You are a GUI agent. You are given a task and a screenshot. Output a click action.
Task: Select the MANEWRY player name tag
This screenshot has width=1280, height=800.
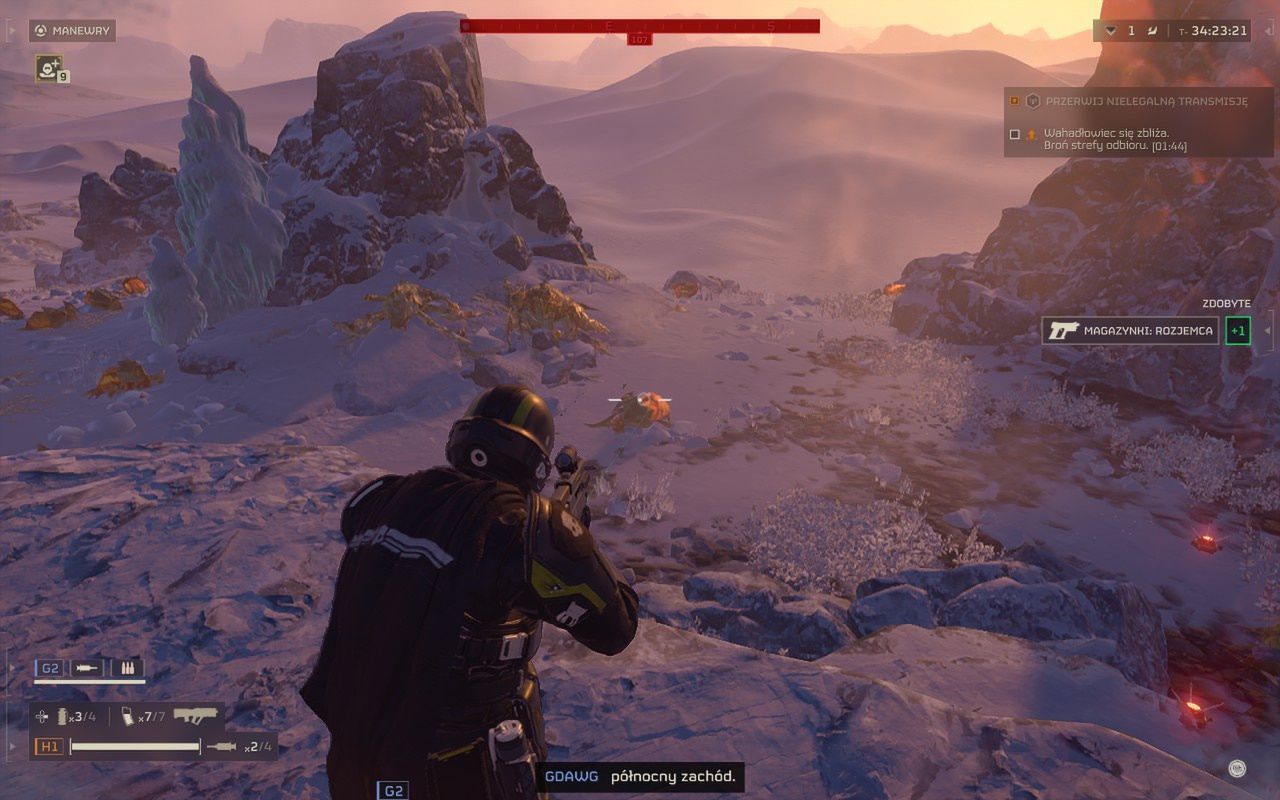click(72, 31)
